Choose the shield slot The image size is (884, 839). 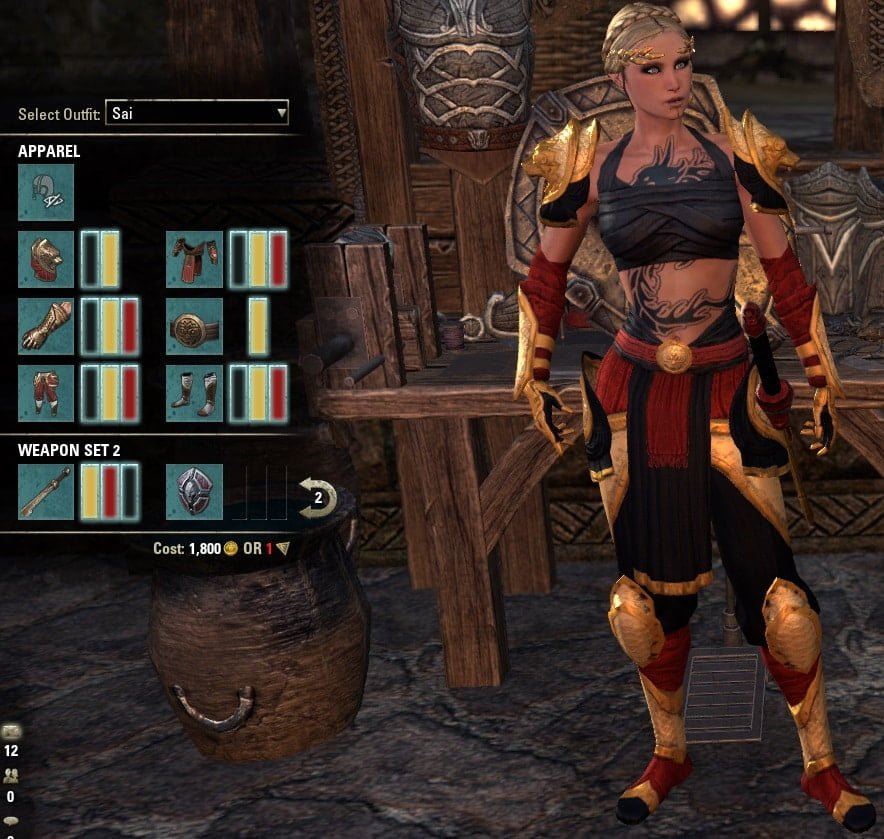tap(194, 492)
